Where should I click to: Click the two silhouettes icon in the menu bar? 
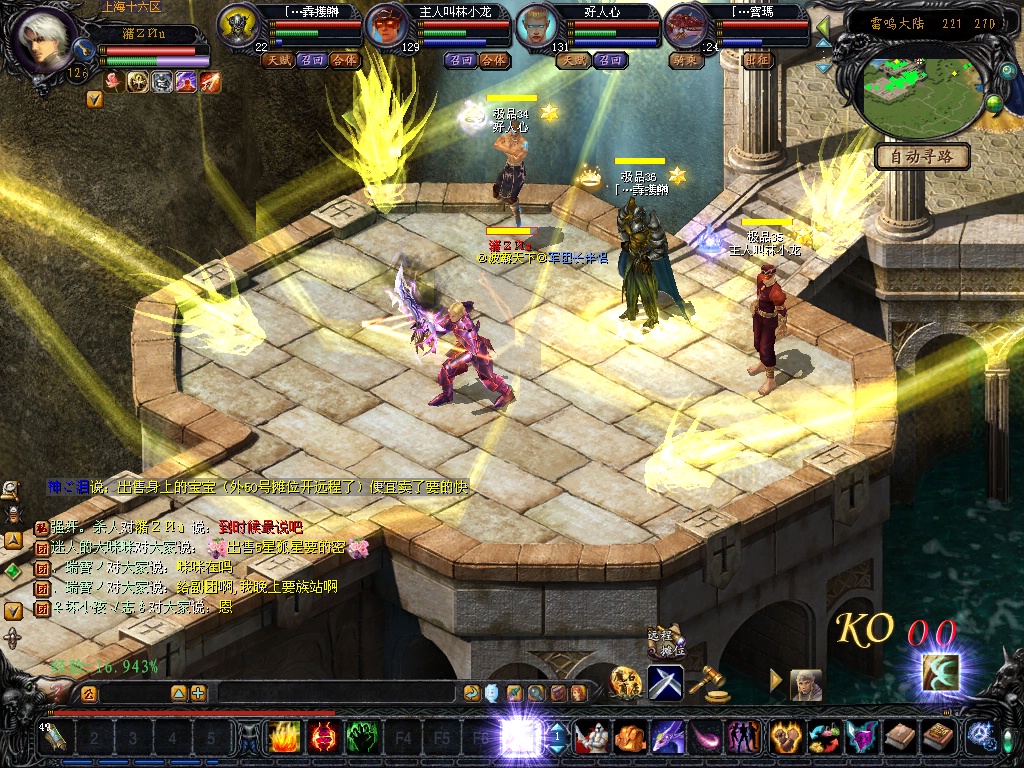coord(744,737)
